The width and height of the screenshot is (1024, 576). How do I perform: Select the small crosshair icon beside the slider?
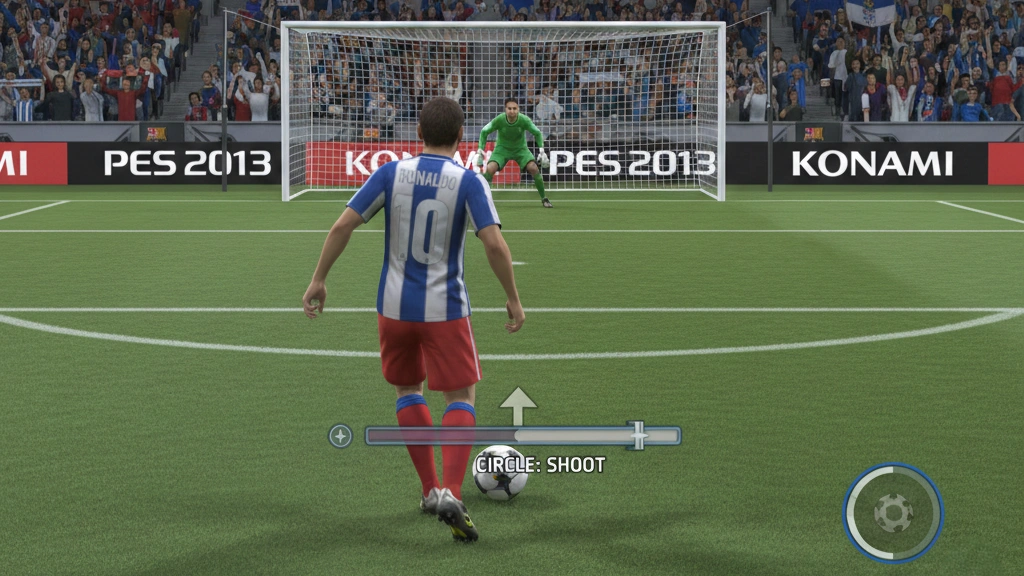point(340,436)
